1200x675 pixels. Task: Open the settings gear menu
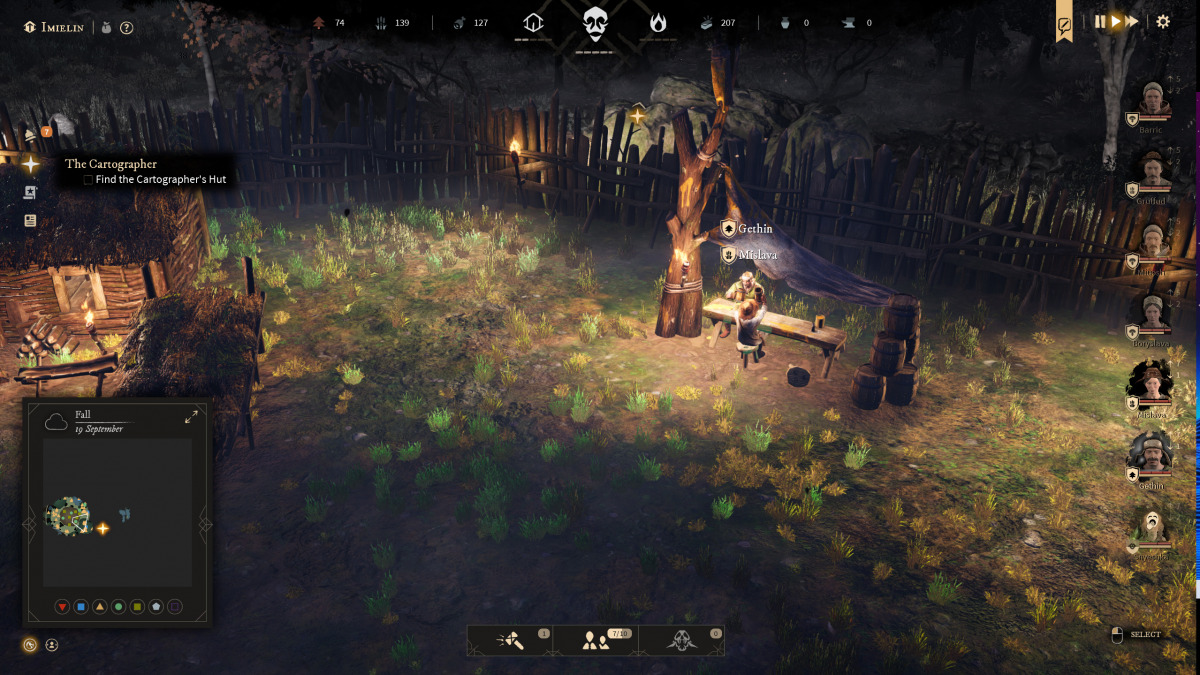(x=1163, y=21)
